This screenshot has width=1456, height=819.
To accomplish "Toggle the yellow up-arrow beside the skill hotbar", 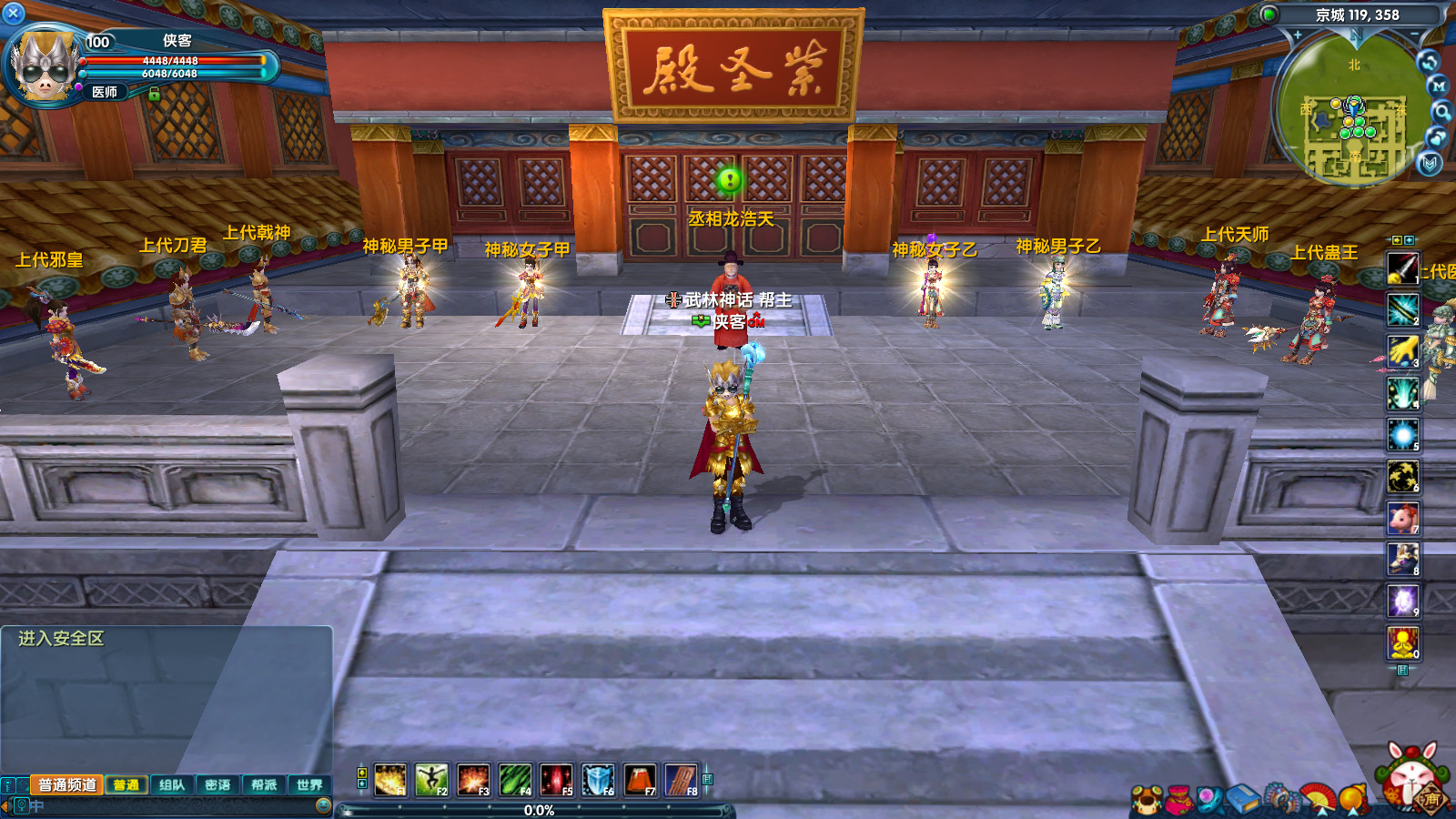I will (x=361, y=773).
